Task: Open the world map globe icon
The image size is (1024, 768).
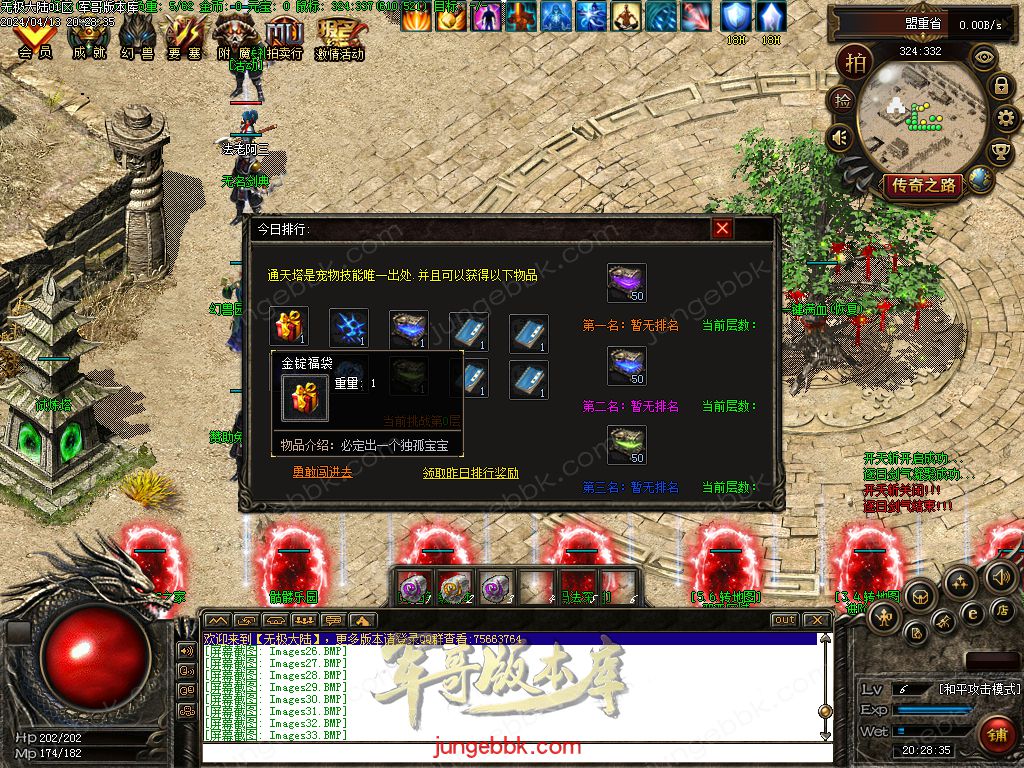Action: 980,178
